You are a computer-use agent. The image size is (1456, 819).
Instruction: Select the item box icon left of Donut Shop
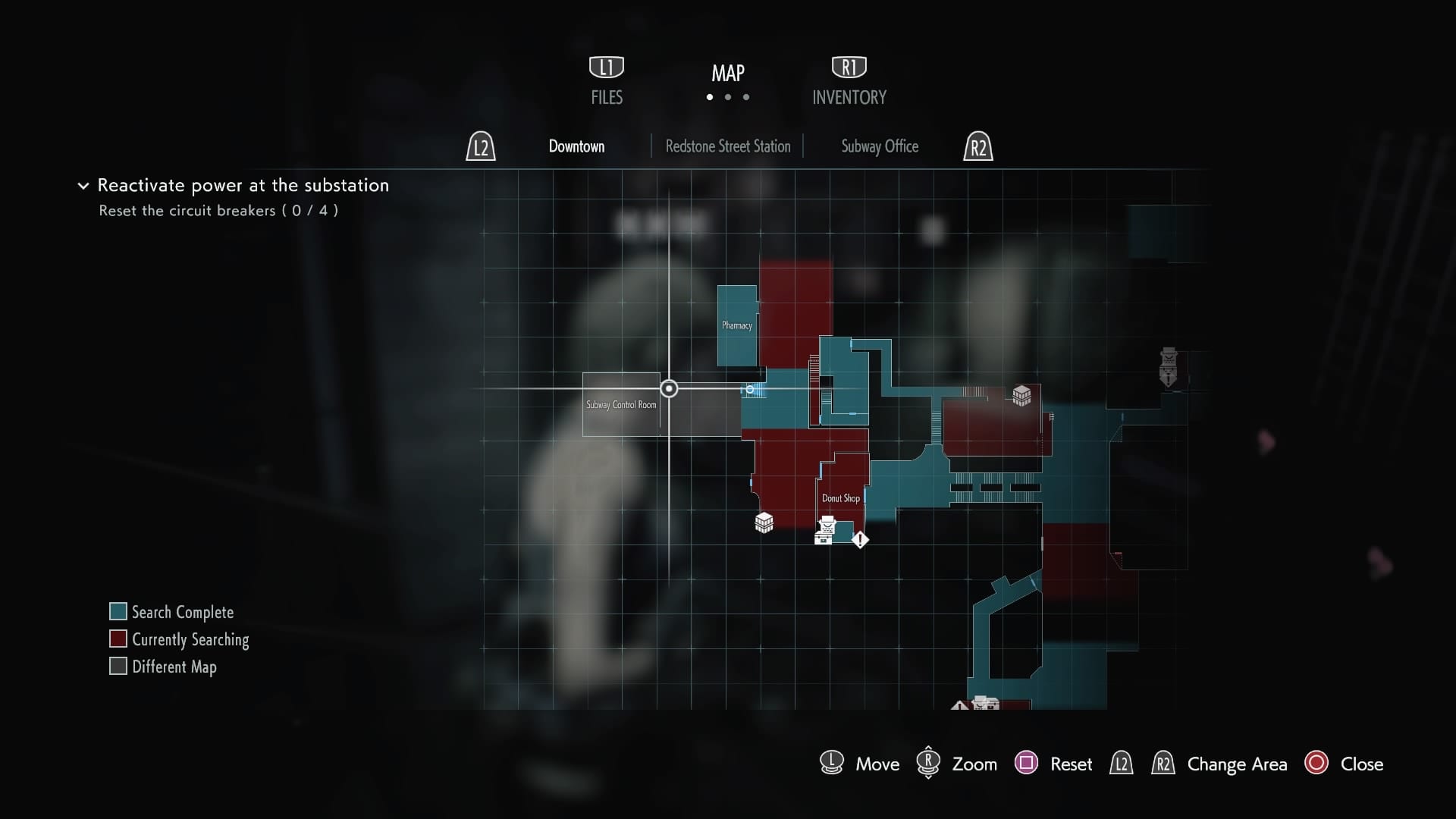[764, 522]
